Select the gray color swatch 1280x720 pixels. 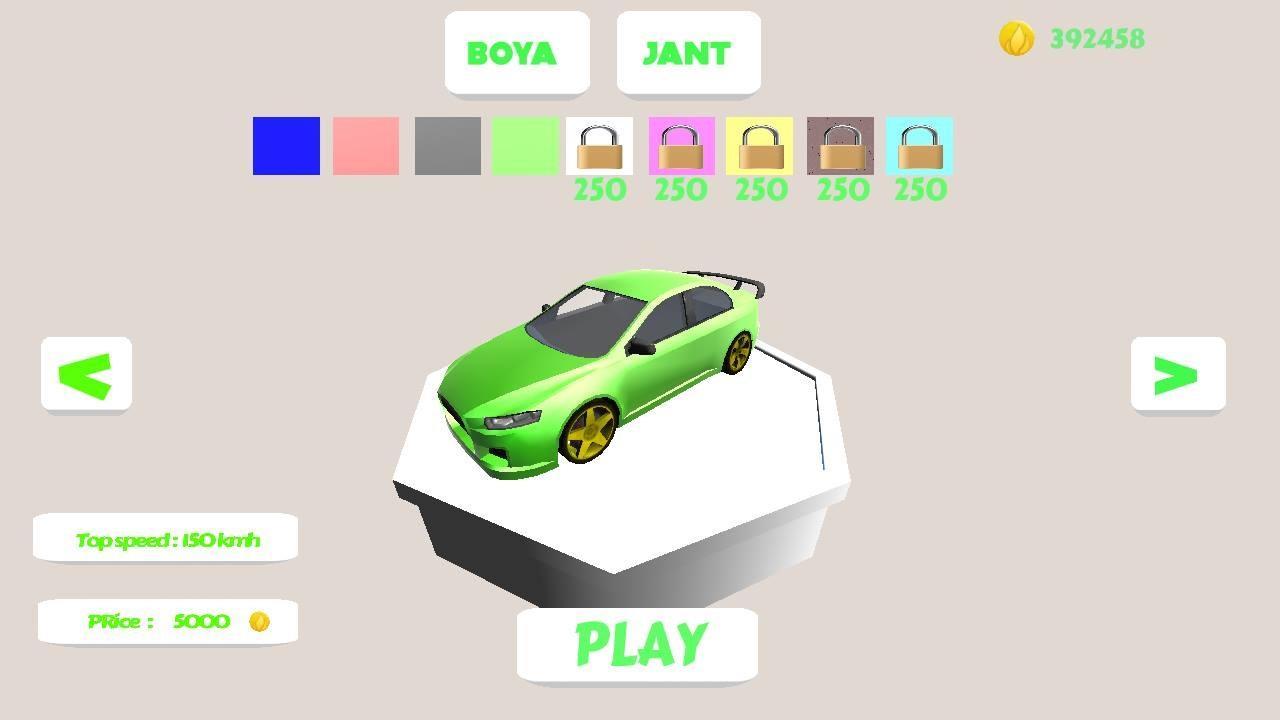point(445,146)
